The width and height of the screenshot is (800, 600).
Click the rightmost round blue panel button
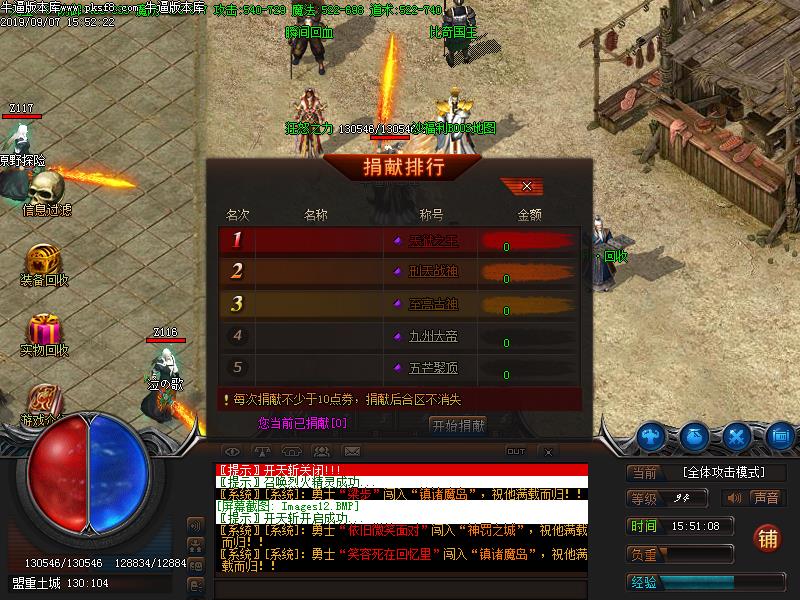pyautogui.click(x=779, y=436)
